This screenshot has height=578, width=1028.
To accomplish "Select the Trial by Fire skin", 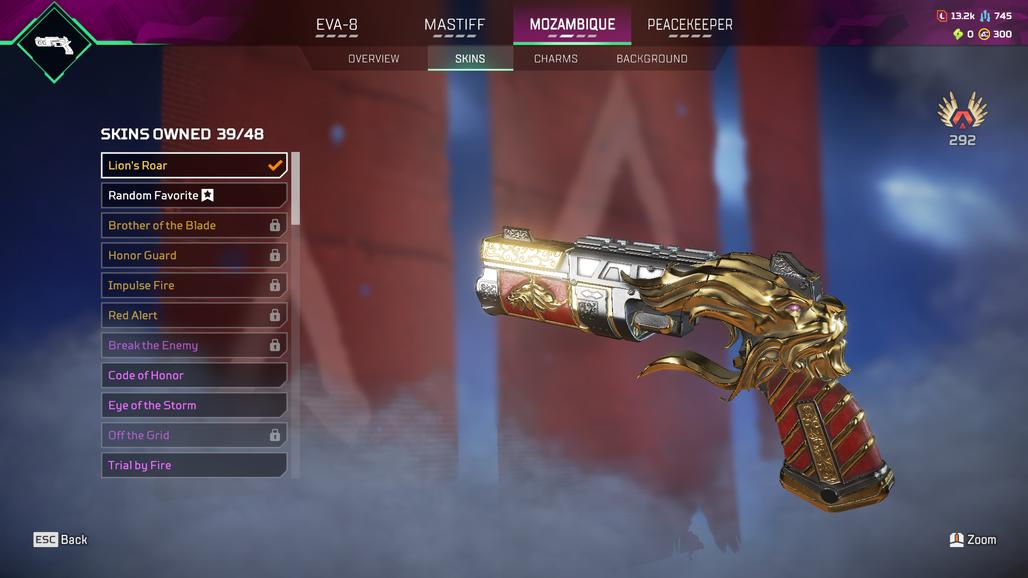I will (x=194, y=465).
